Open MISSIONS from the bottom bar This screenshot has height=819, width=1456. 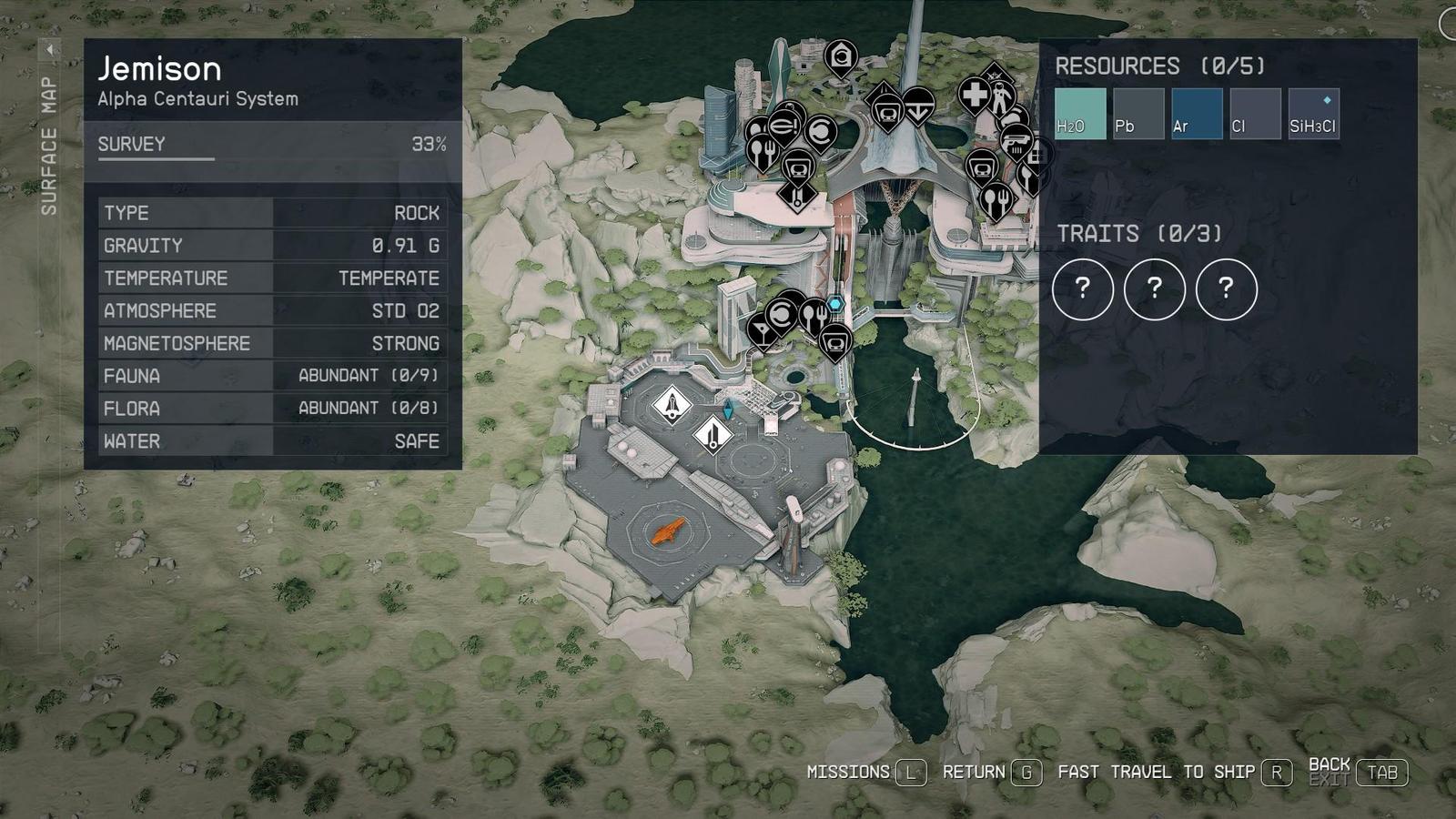pyautogui.click(x=848, y=772)
